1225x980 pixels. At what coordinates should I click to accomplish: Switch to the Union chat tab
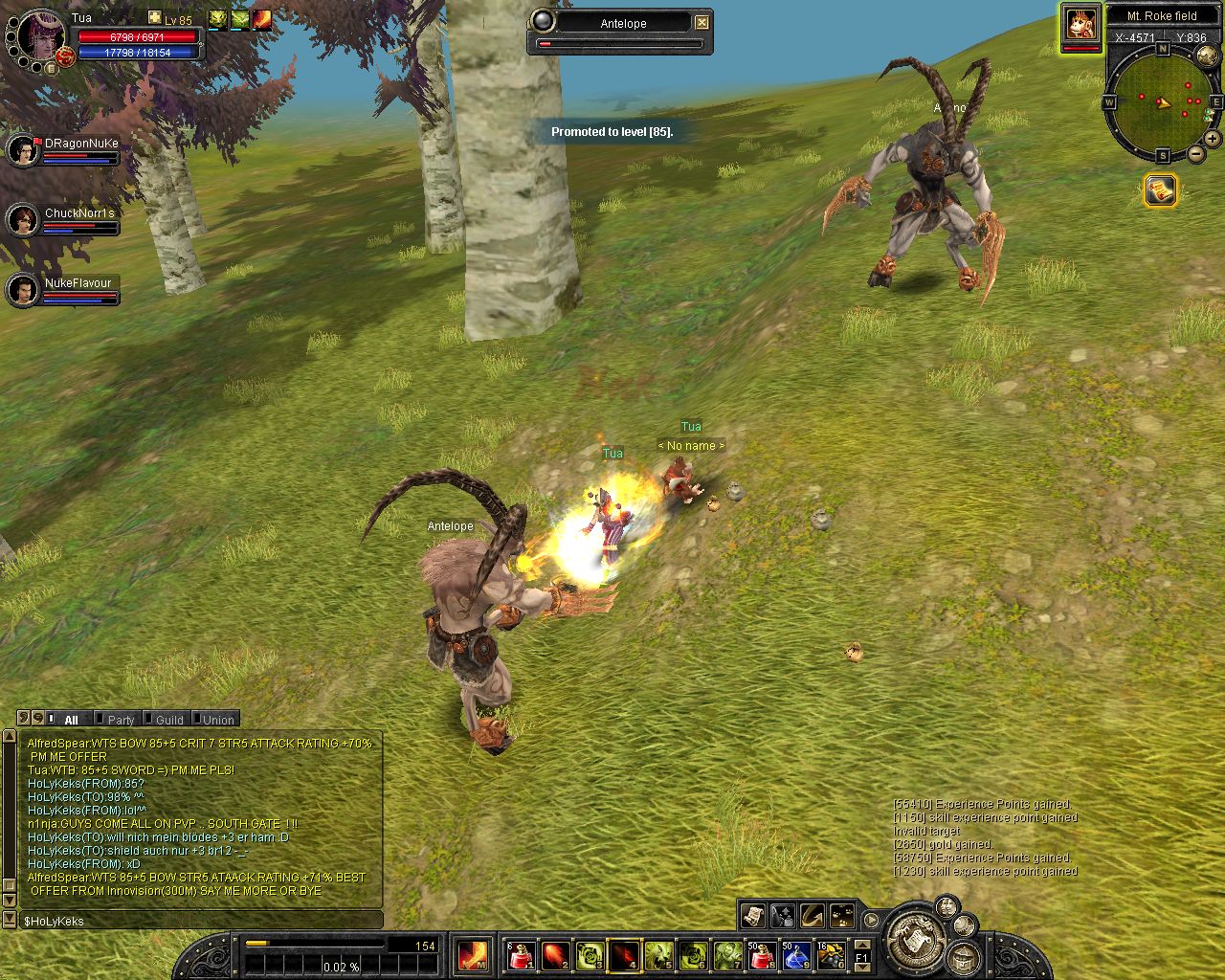pos(218,720)
